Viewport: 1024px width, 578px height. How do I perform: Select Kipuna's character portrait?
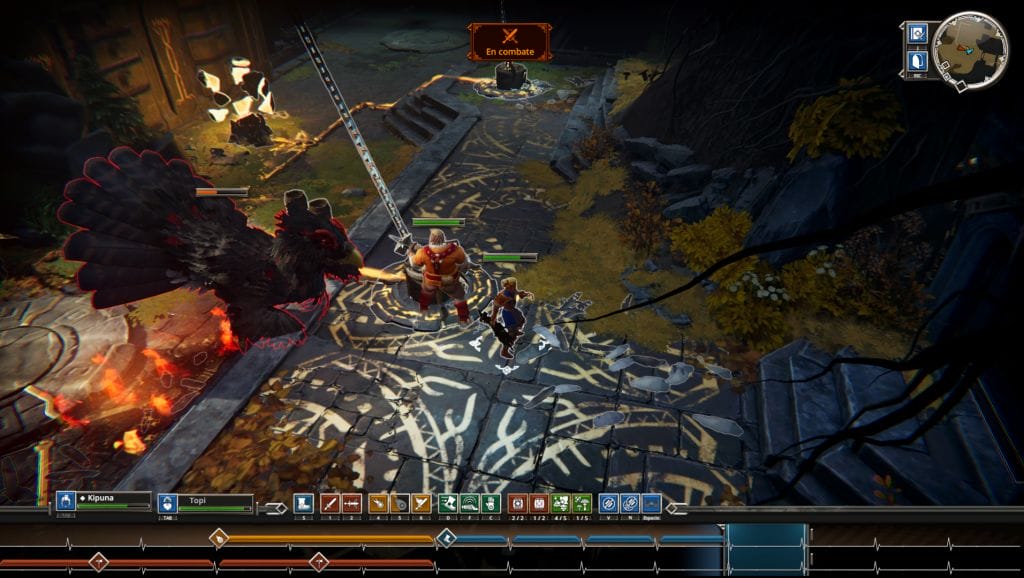66,502
